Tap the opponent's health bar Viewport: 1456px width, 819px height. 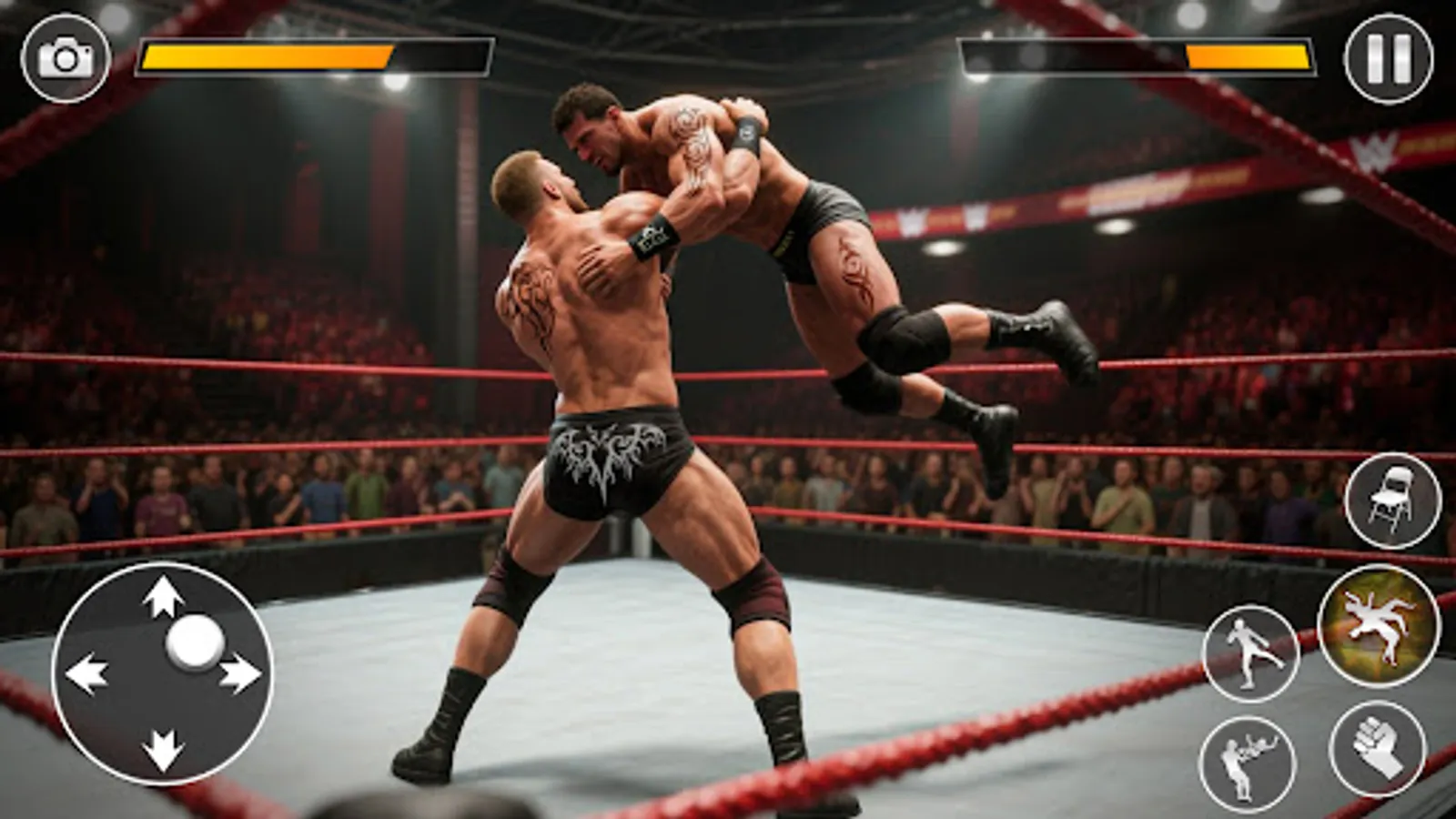pos(1137,56)
